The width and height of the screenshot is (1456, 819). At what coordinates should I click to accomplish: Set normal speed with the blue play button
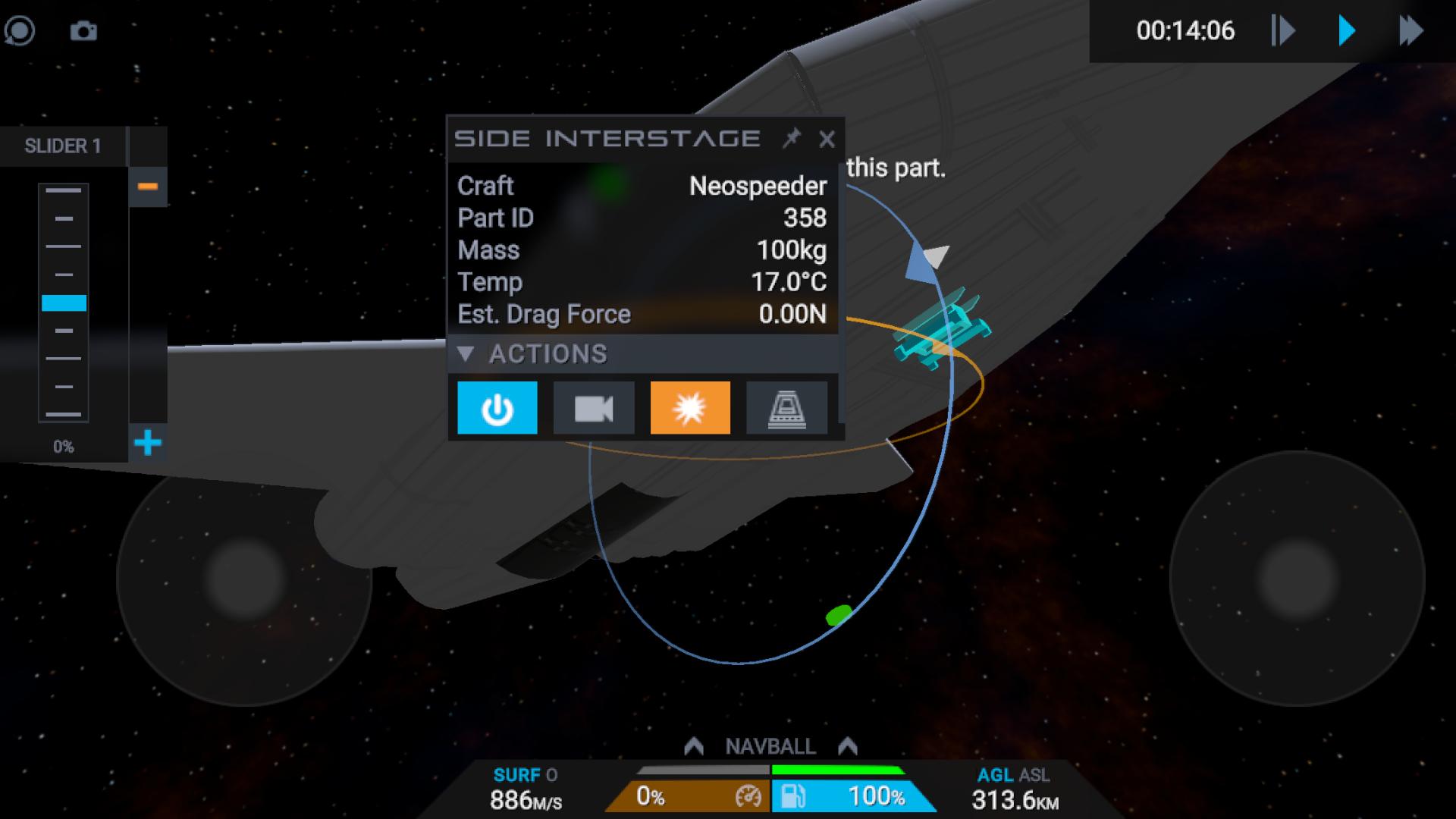click(x=1347, y=31)
